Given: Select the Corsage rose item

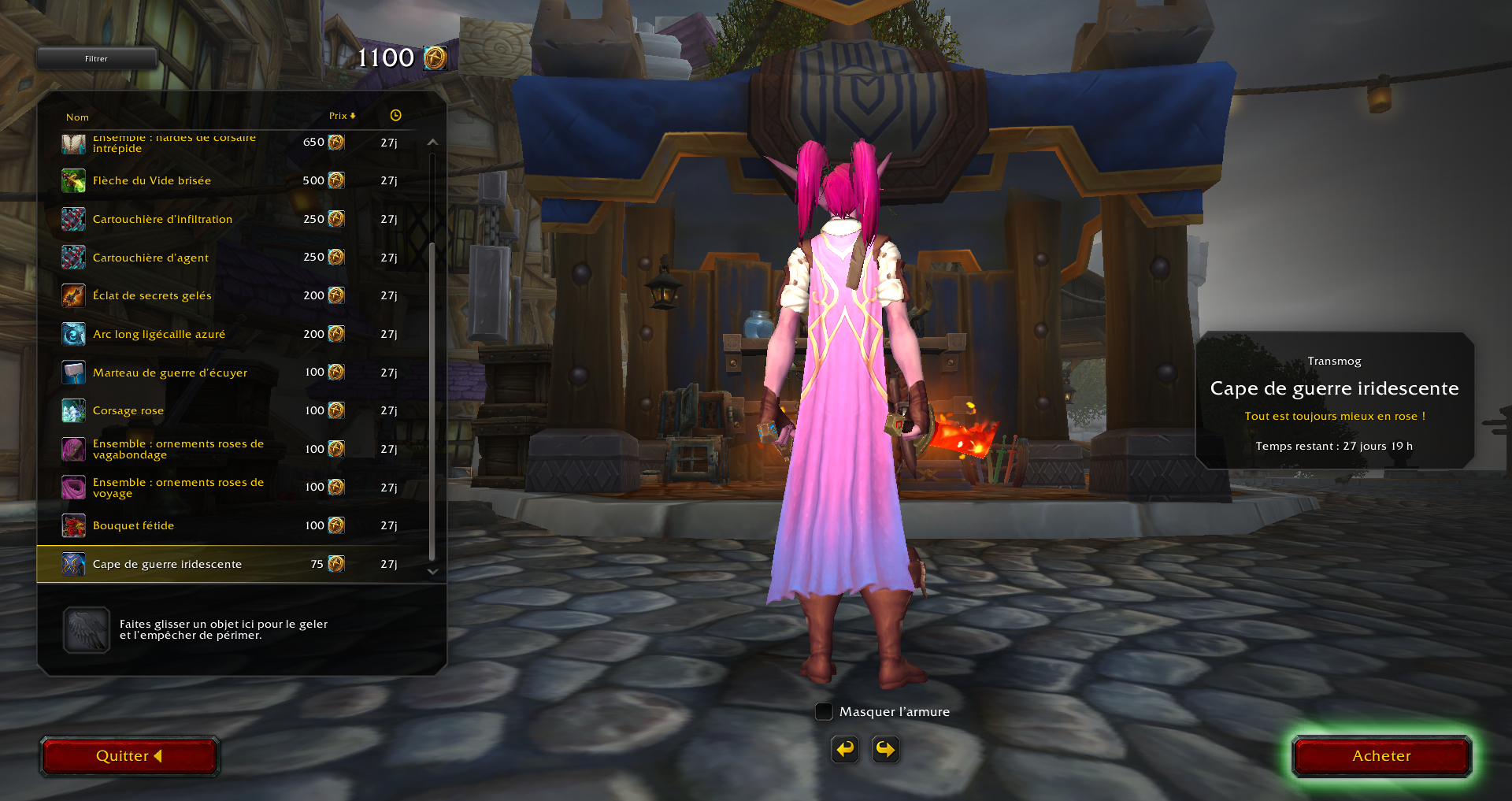Looking at the screenshot, I should point(128,410).
